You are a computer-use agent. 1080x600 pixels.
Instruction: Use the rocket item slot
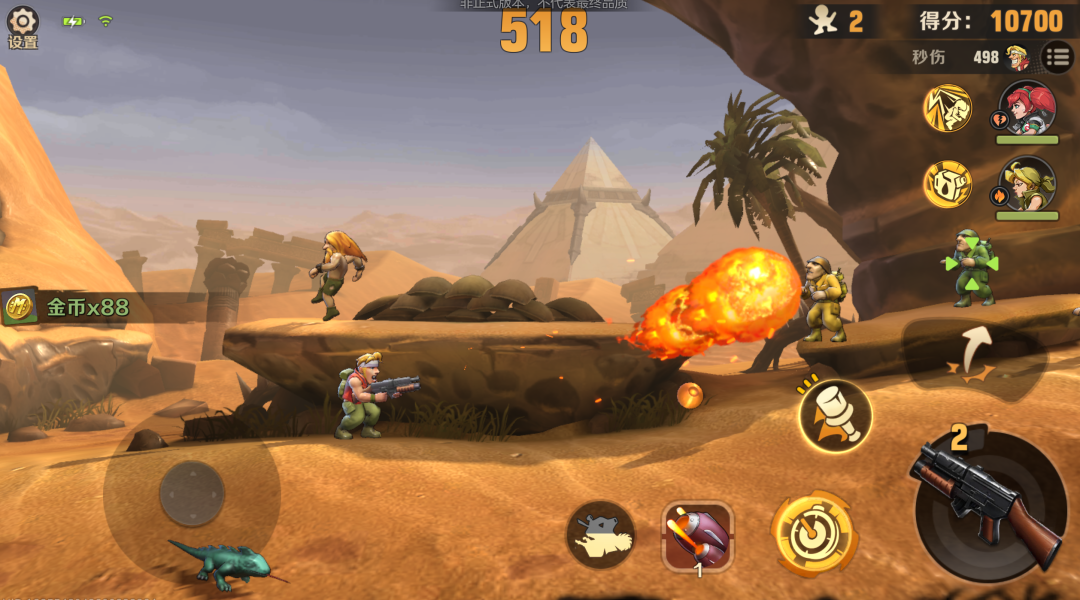[698, 535]
